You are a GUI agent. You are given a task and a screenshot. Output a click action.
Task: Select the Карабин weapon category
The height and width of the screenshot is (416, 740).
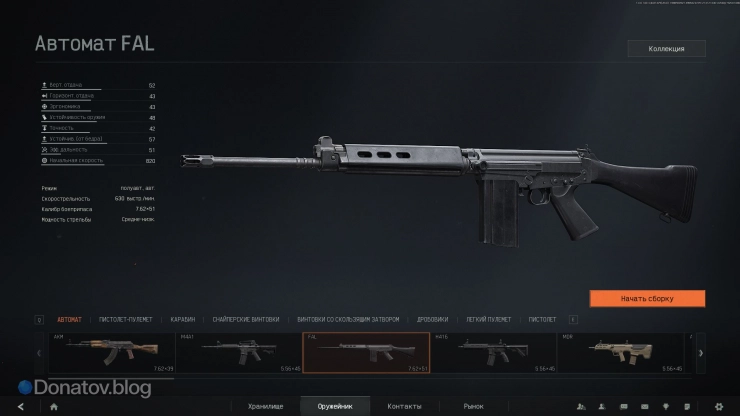click(x=182, y=320)
